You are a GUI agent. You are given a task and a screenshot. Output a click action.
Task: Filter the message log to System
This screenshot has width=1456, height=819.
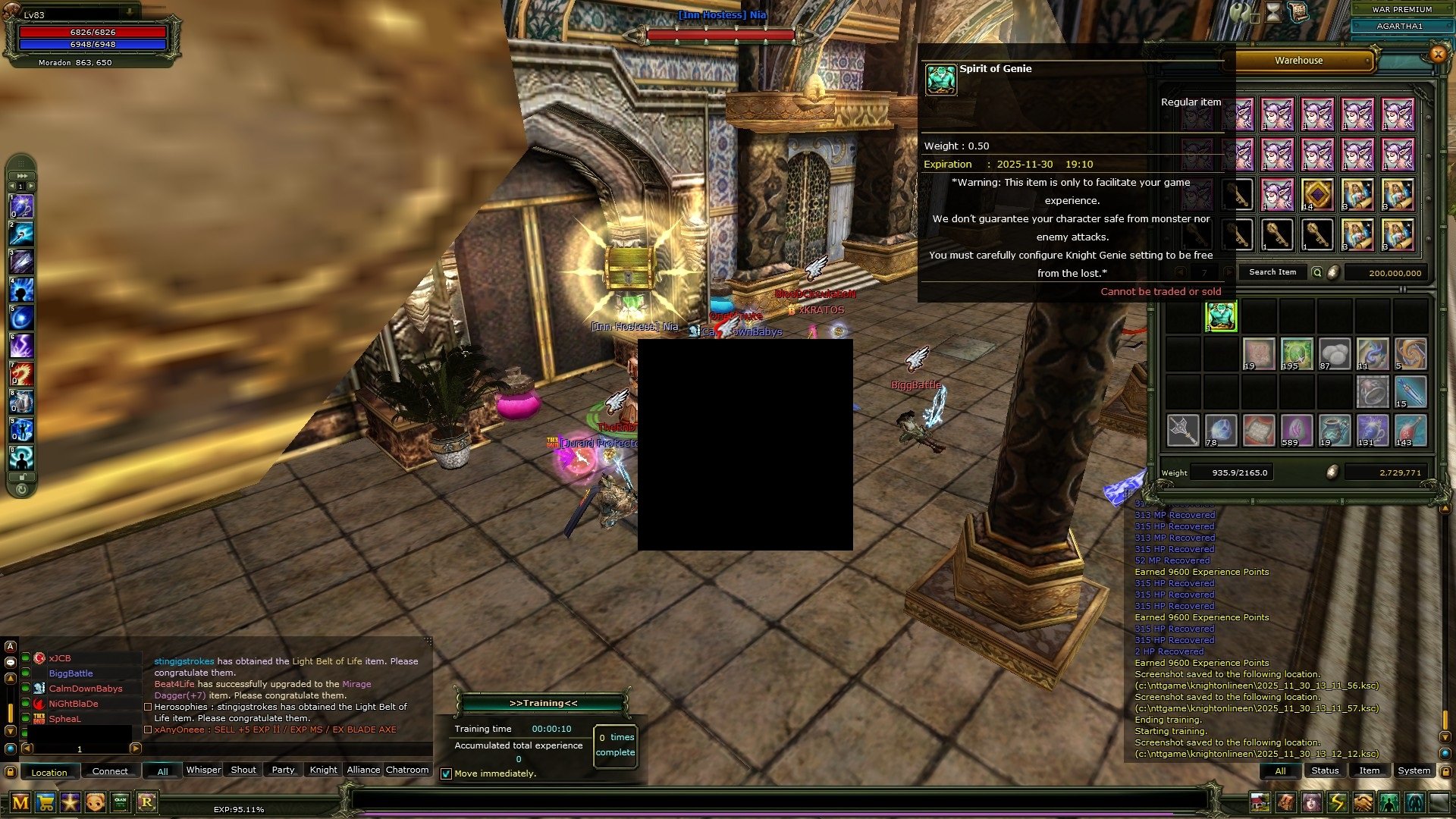coord(1414,770)
